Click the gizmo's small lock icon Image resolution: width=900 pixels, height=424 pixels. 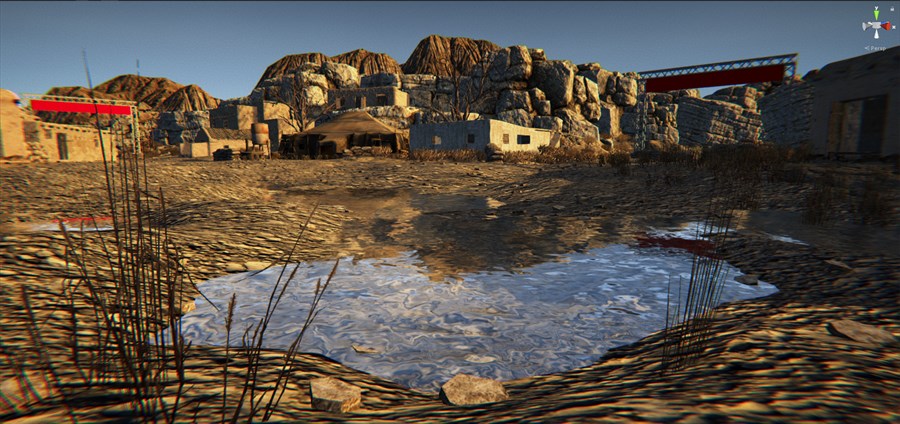point(892,11)
